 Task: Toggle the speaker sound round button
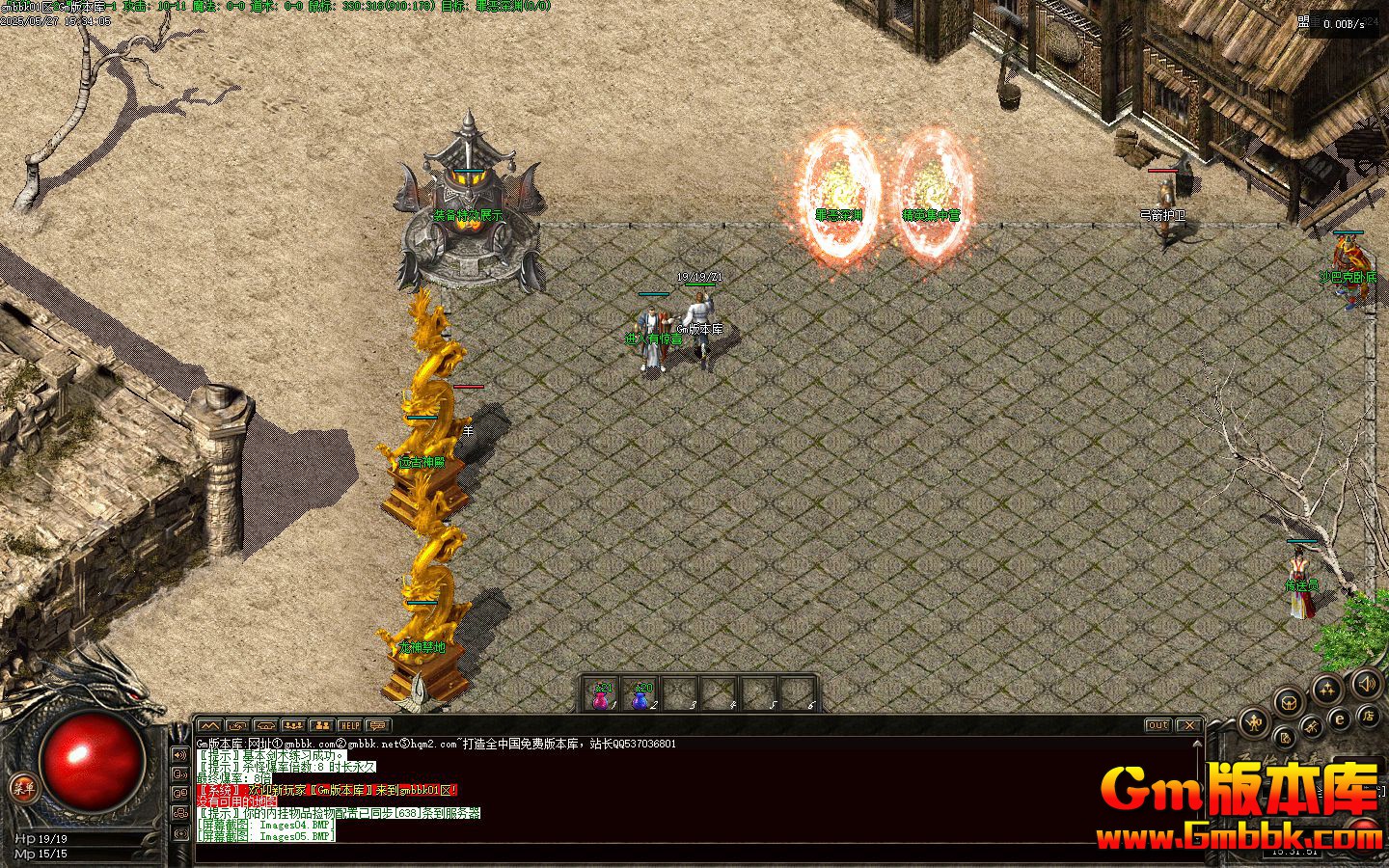(1366, 685)
